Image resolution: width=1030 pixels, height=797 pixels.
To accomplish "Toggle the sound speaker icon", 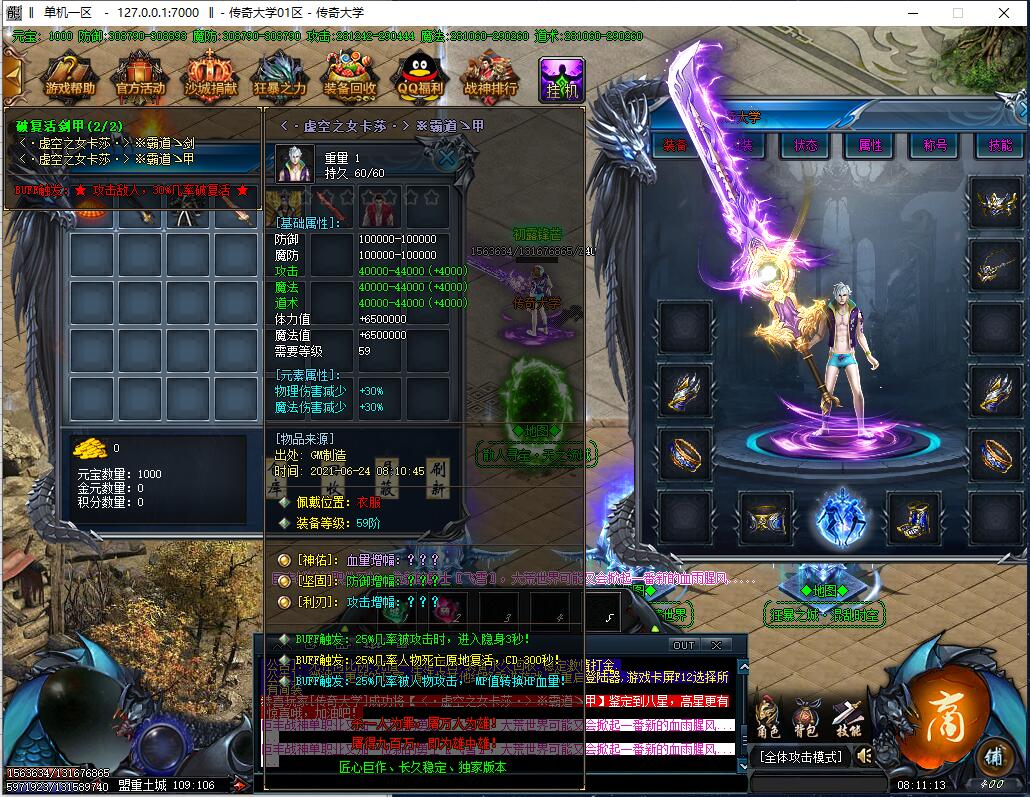I will pos(861,755).
